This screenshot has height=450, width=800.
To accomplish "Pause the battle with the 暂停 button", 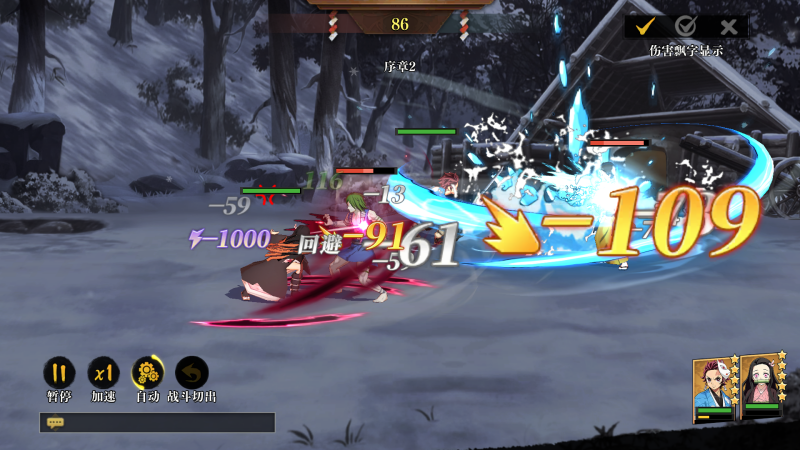I will tap(59, 373).
